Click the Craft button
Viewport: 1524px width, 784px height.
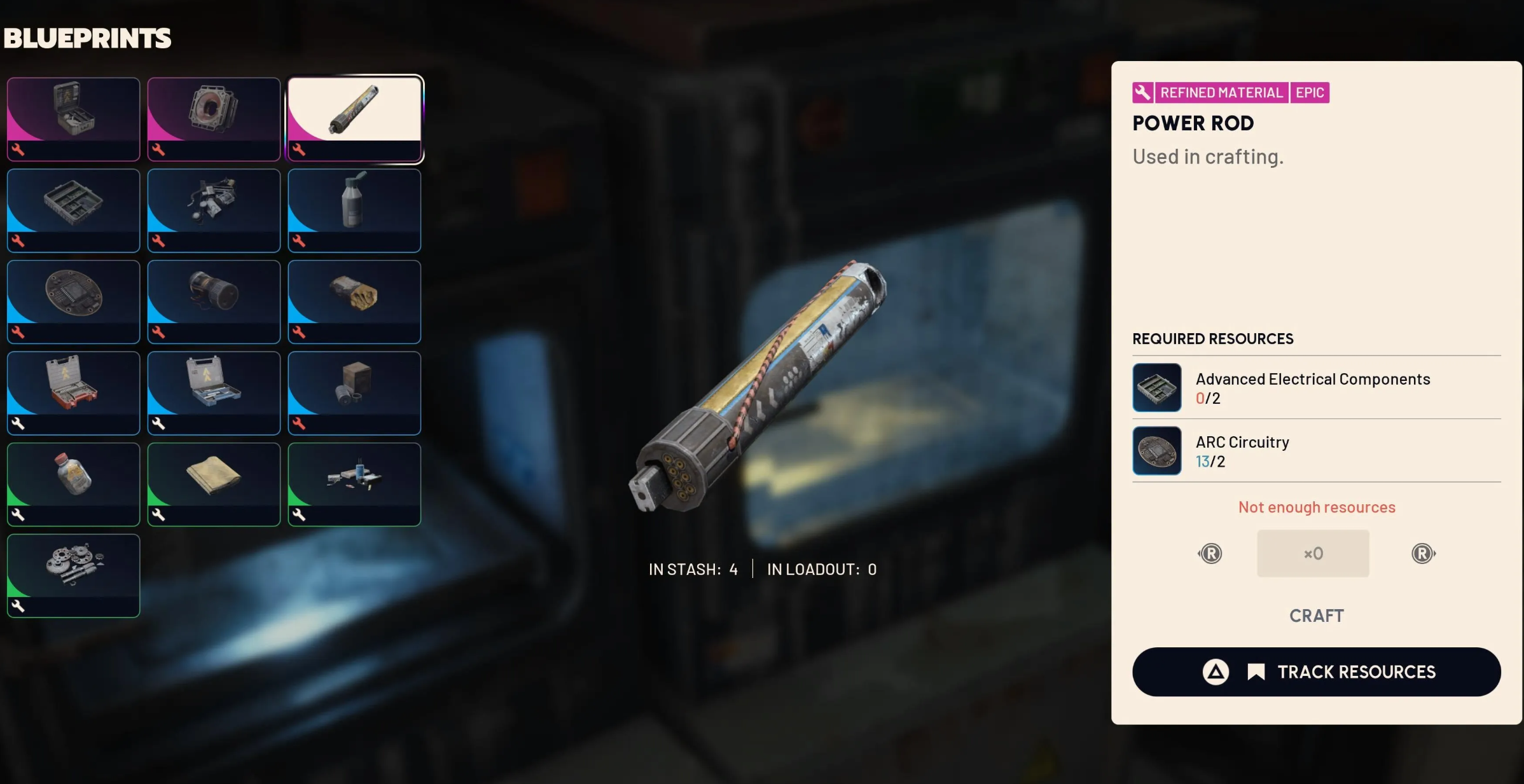[1316, 616]
